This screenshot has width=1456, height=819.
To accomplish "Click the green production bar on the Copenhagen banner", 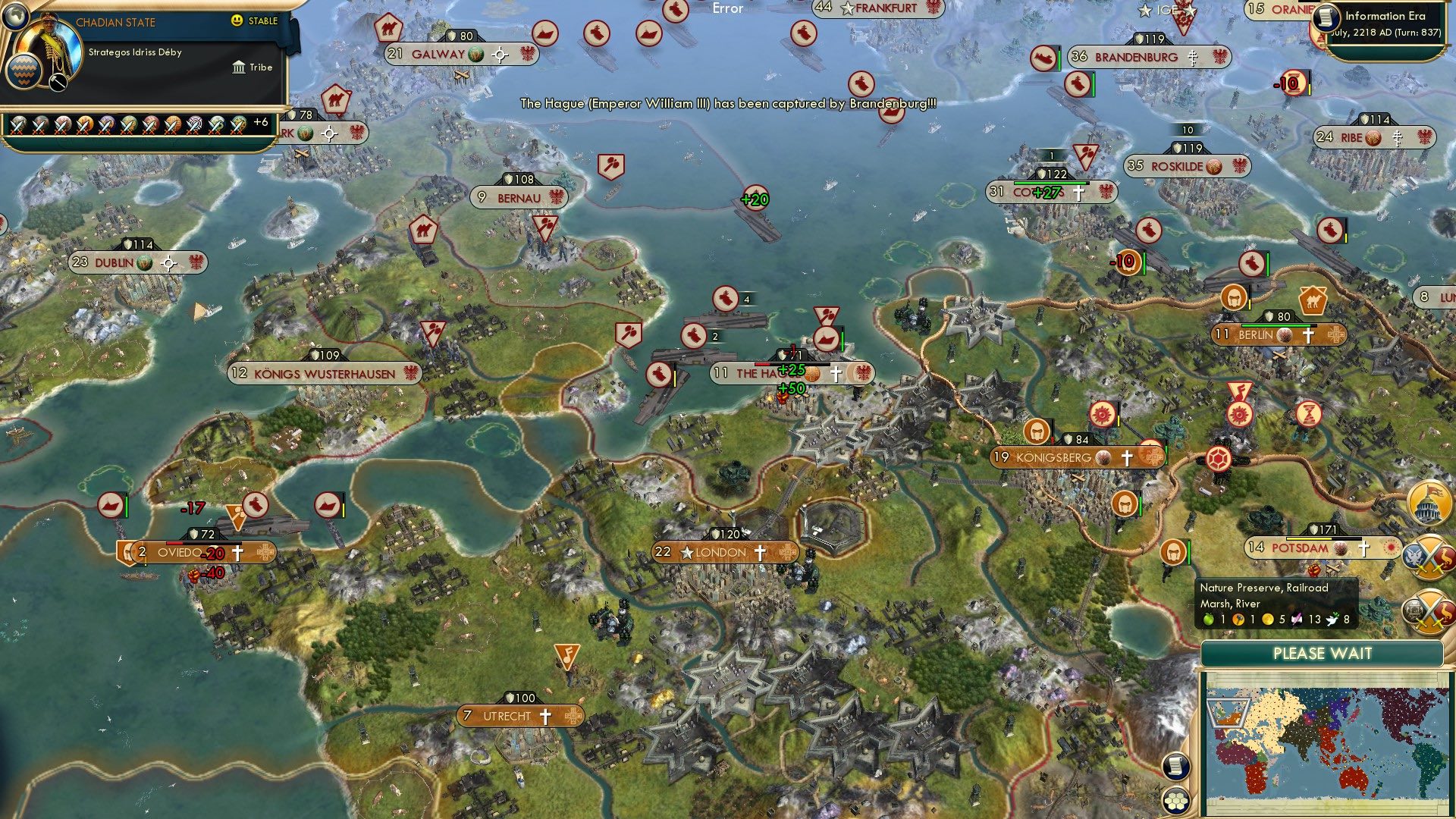I will 1051,183.
